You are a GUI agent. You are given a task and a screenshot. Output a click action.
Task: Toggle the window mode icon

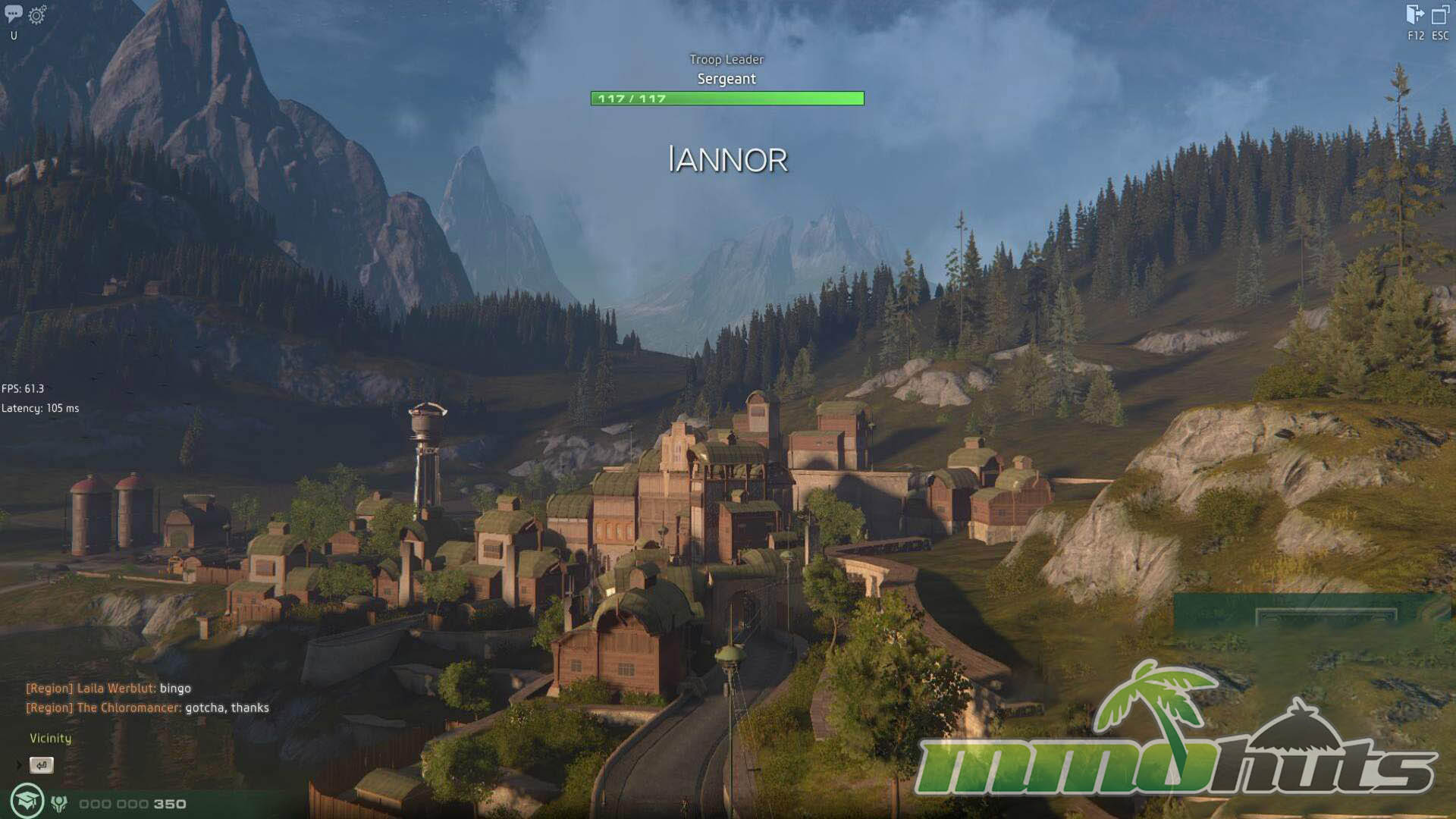[1440, 14]
